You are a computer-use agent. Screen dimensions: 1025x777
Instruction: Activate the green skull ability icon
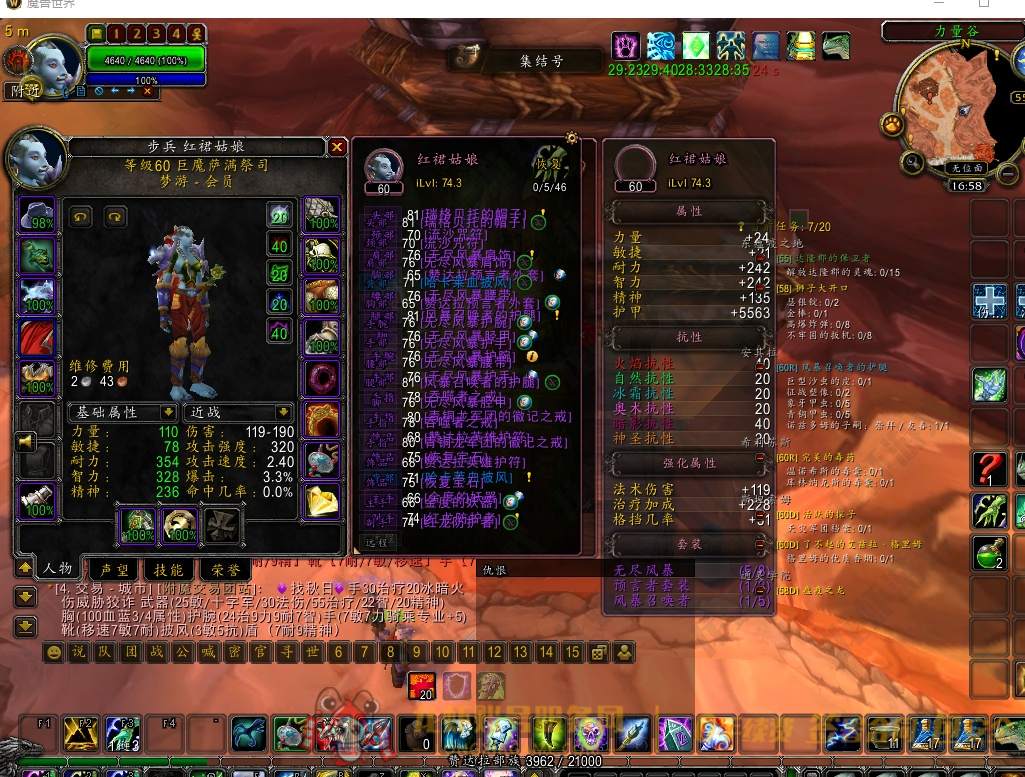point(593,734)
